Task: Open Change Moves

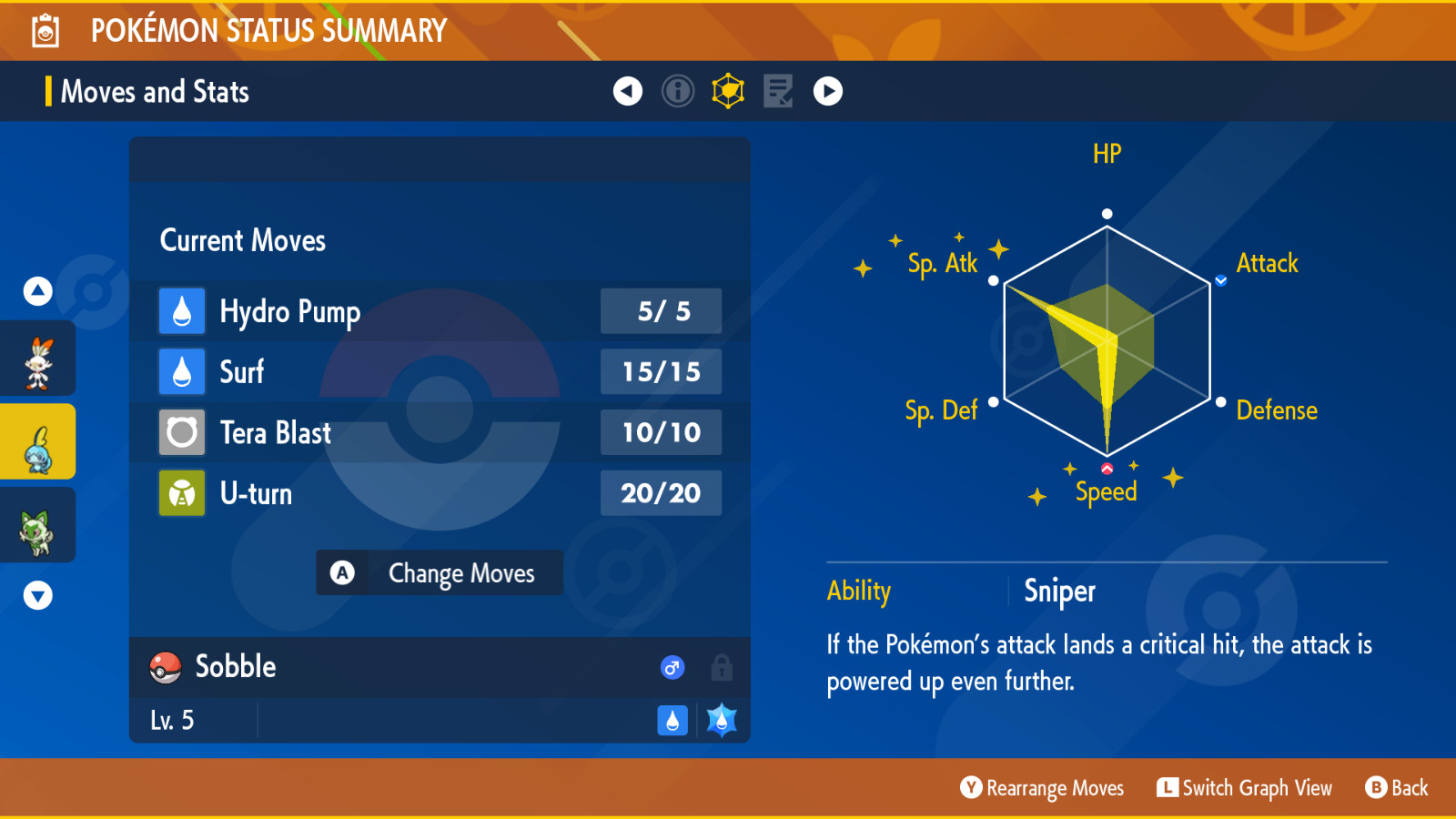Action: [x=440, y=573]
